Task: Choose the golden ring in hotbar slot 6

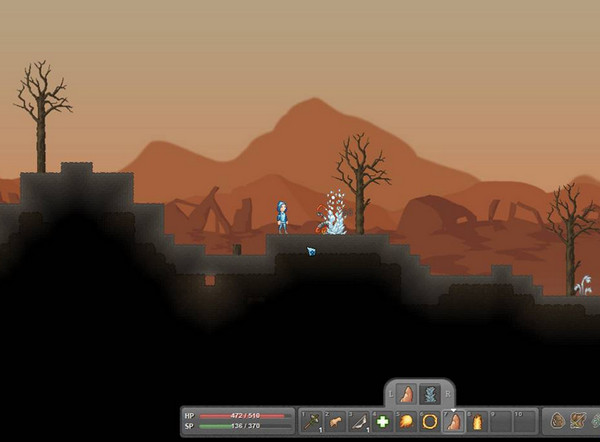Action: tap(429, 422)
